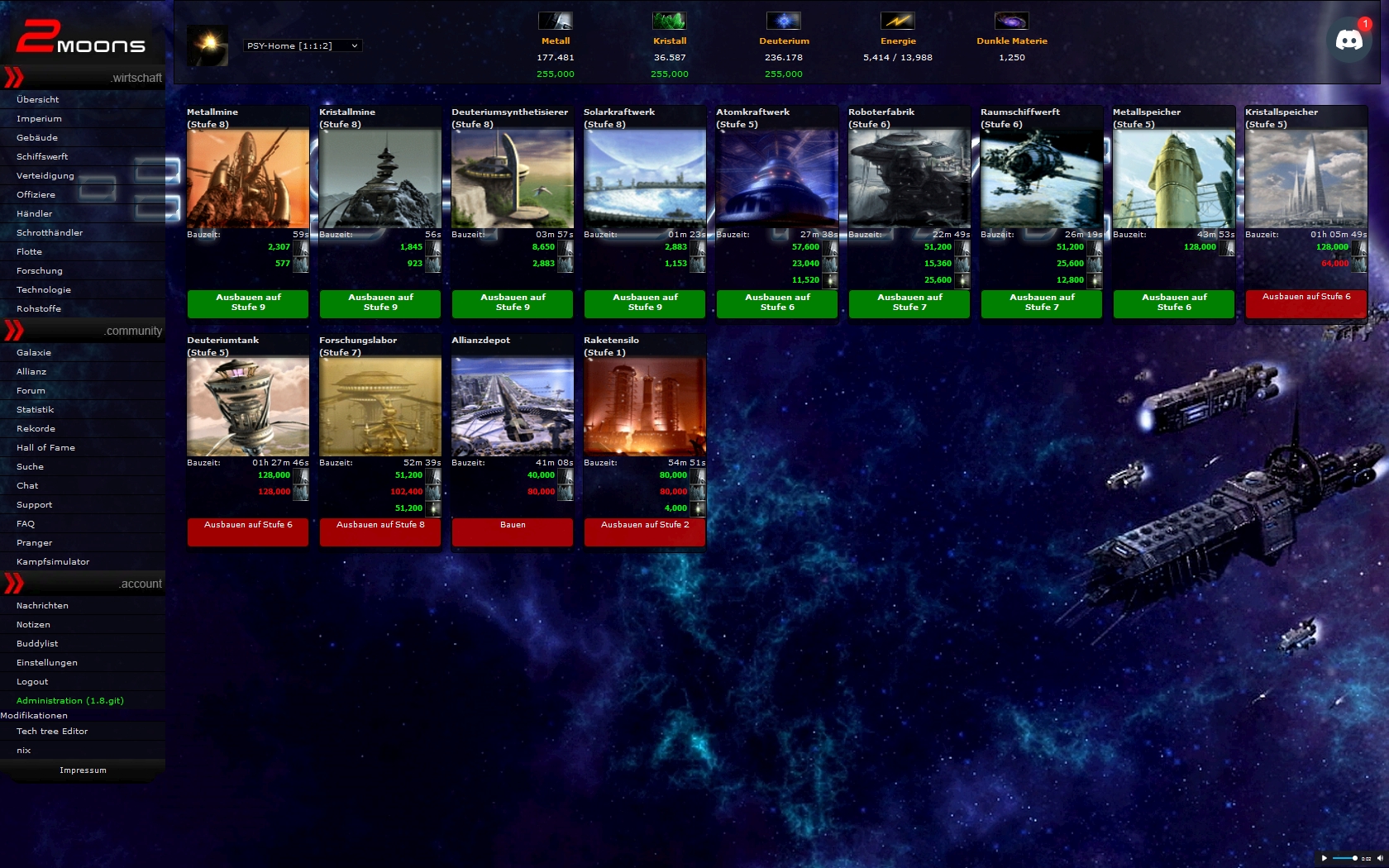Upgrade Solarkraftwerk to Stufe 9

pos(645,303)
